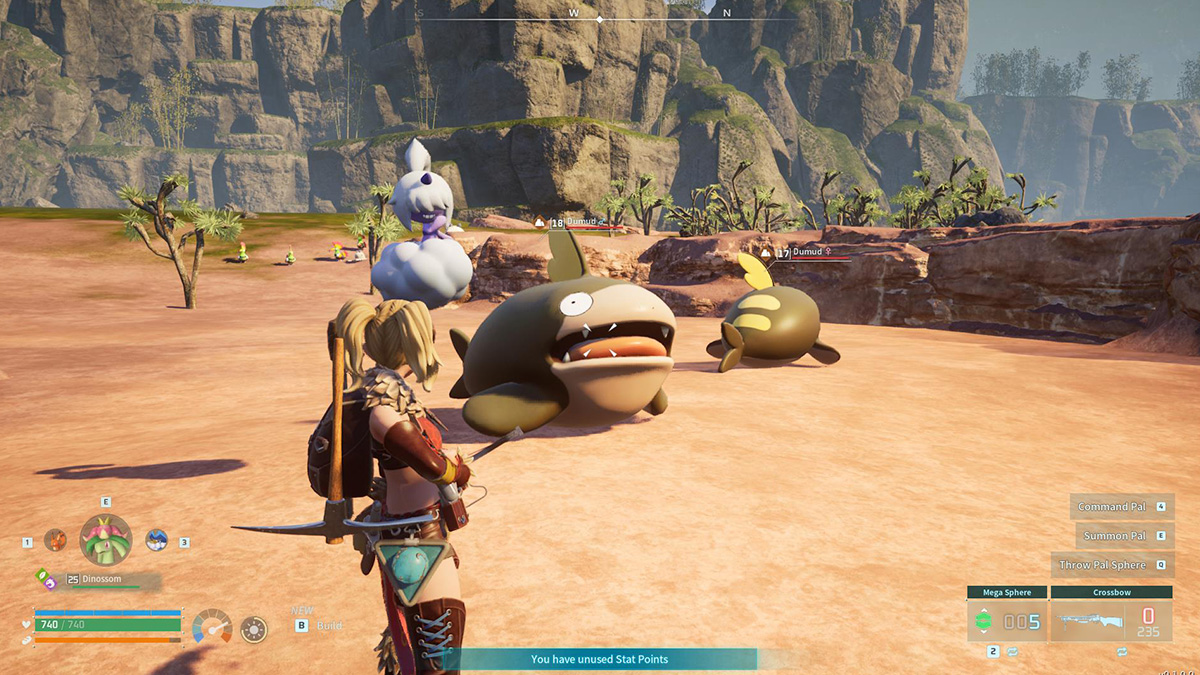The width and height of the screenshot is (1200, 675).
Task: Select the Mega Sphere slot
Action: point(1006,621)
